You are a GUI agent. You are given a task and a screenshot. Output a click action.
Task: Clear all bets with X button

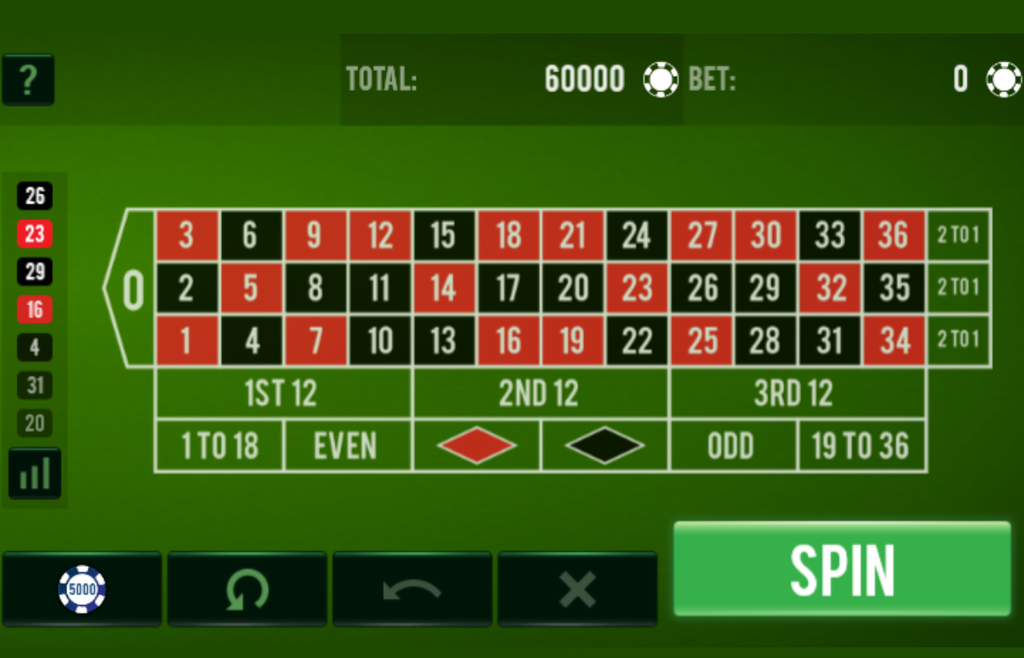(577, 589)
